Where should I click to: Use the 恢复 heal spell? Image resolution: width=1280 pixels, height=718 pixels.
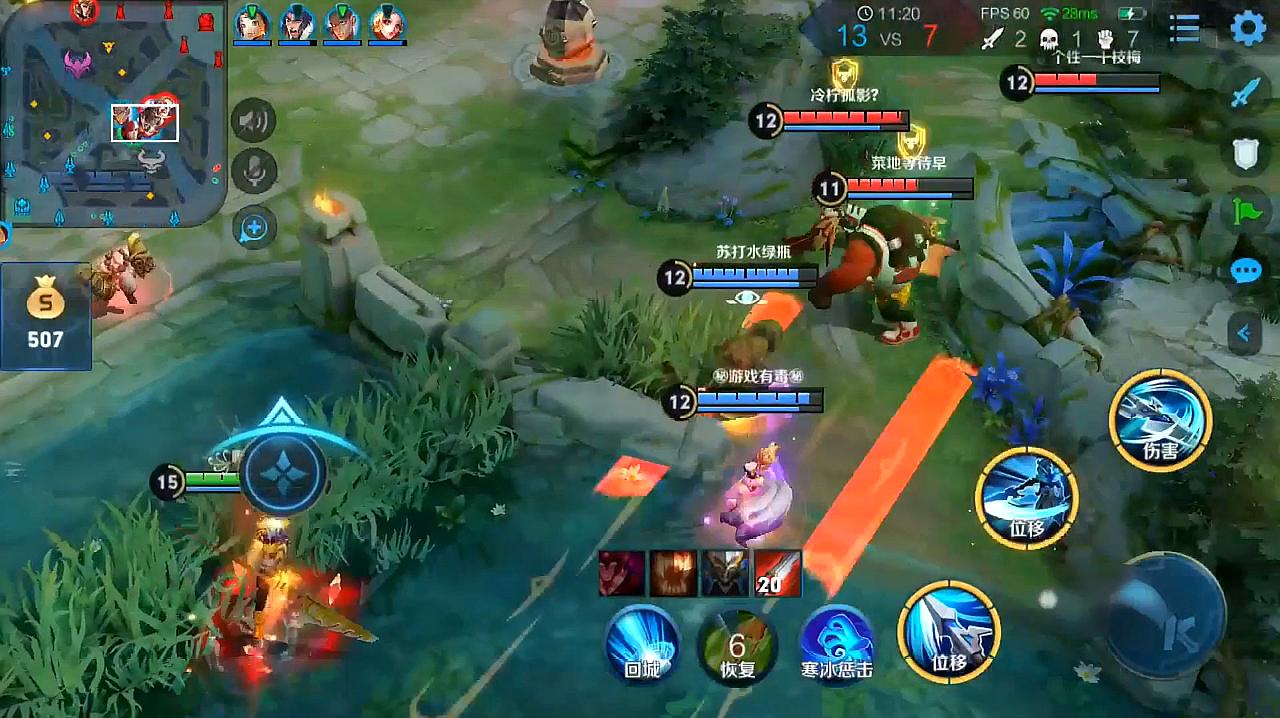point(737,645)
